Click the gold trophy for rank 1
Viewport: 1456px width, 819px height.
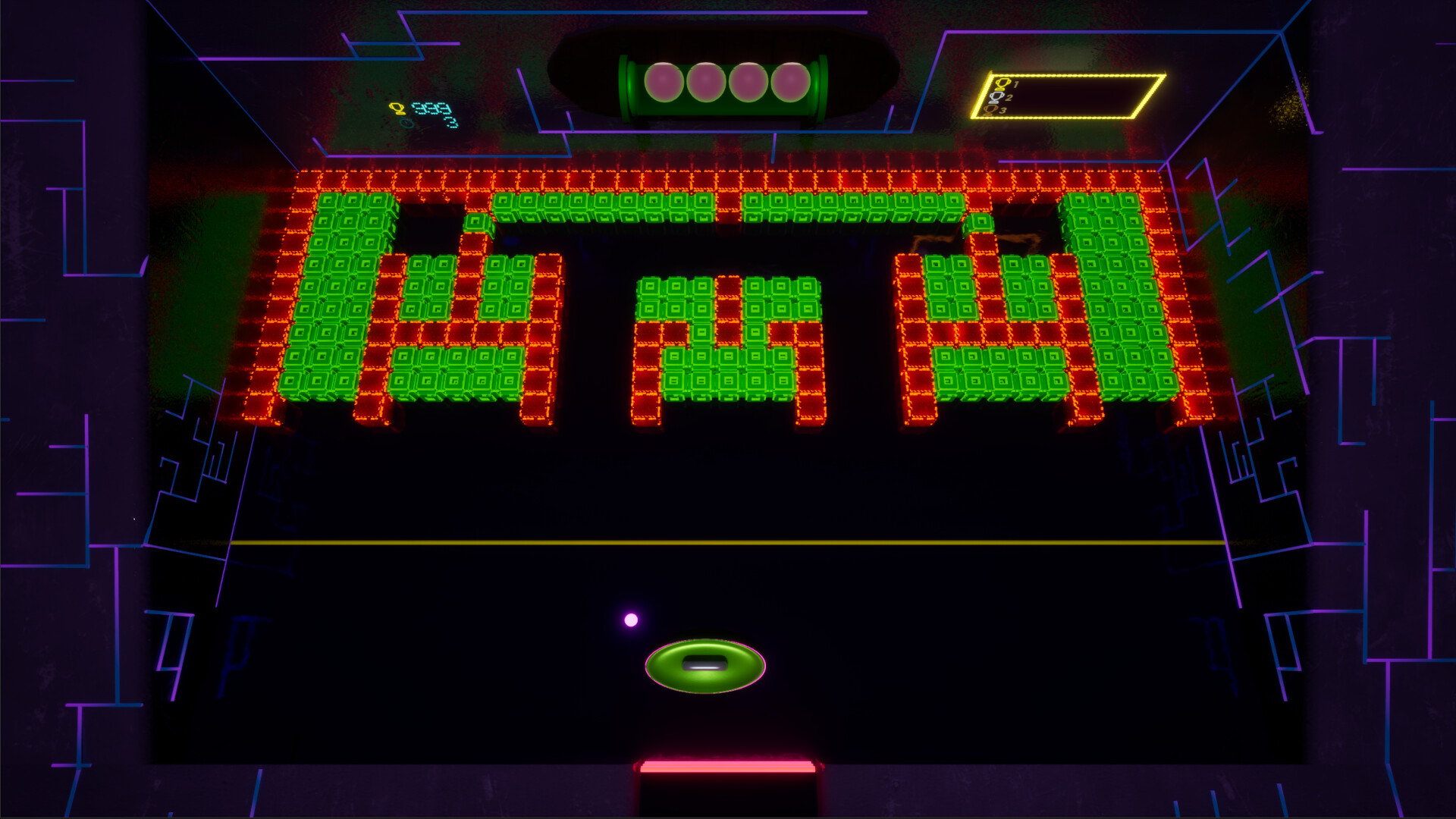pyautogui.click(x=1003, y=84)
